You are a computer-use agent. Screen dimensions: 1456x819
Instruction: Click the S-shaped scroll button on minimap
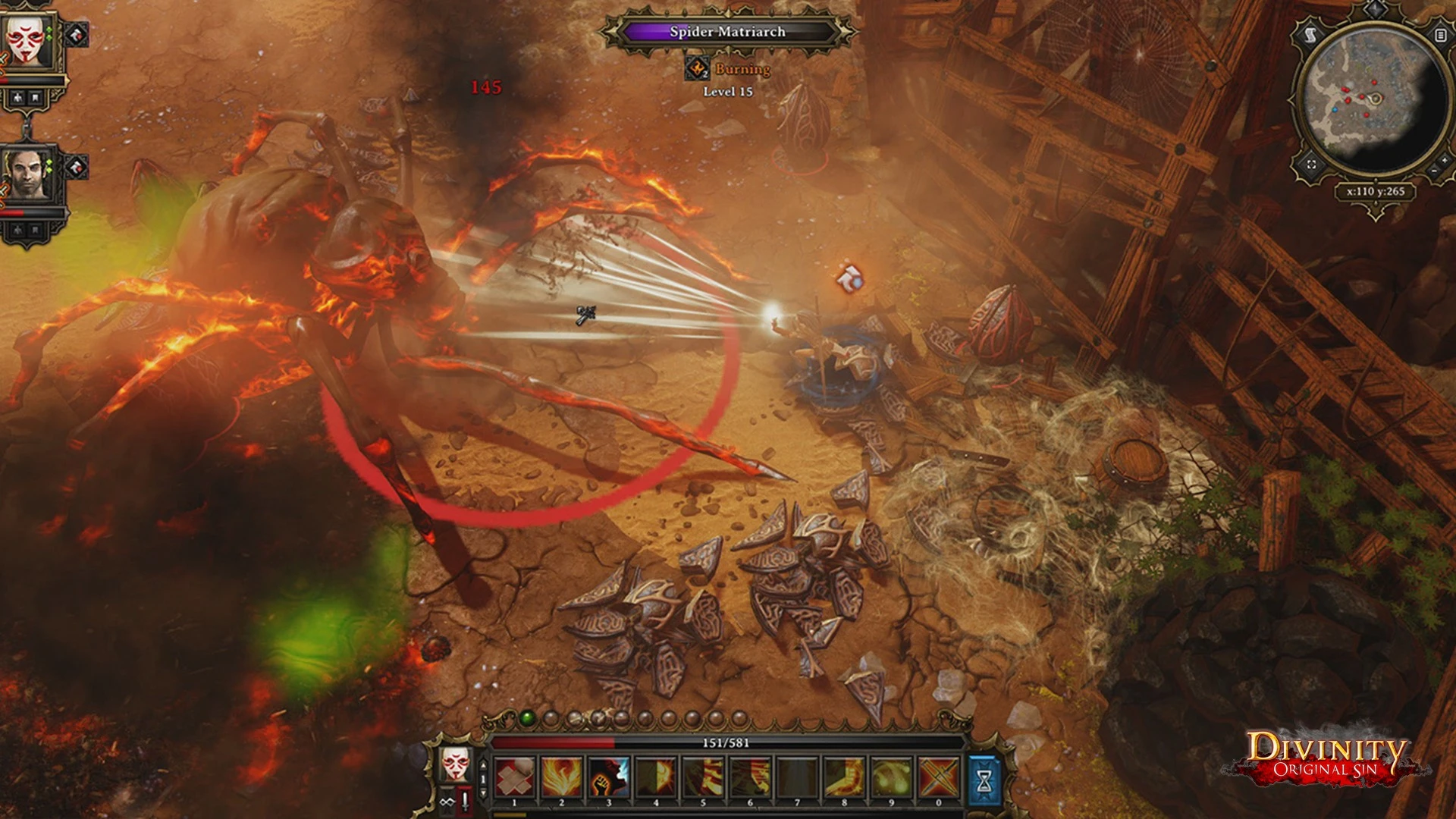(1310, 35)
